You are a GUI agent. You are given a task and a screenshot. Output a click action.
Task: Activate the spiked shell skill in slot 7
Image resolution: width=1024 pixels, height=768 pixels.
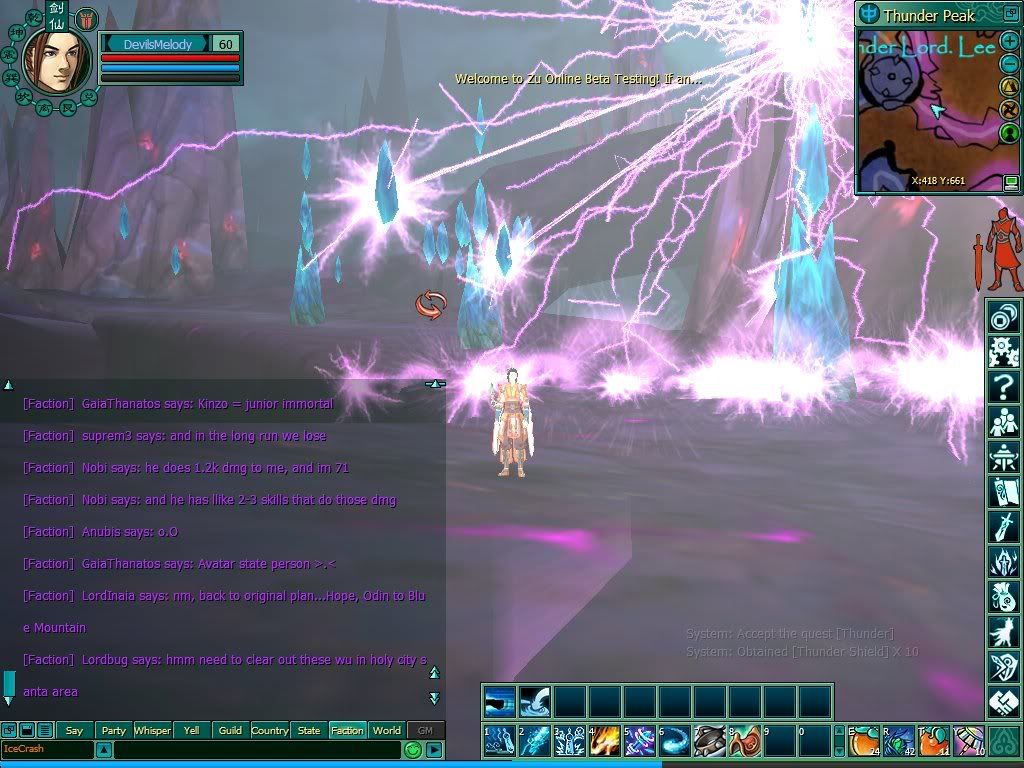(709, 741)
